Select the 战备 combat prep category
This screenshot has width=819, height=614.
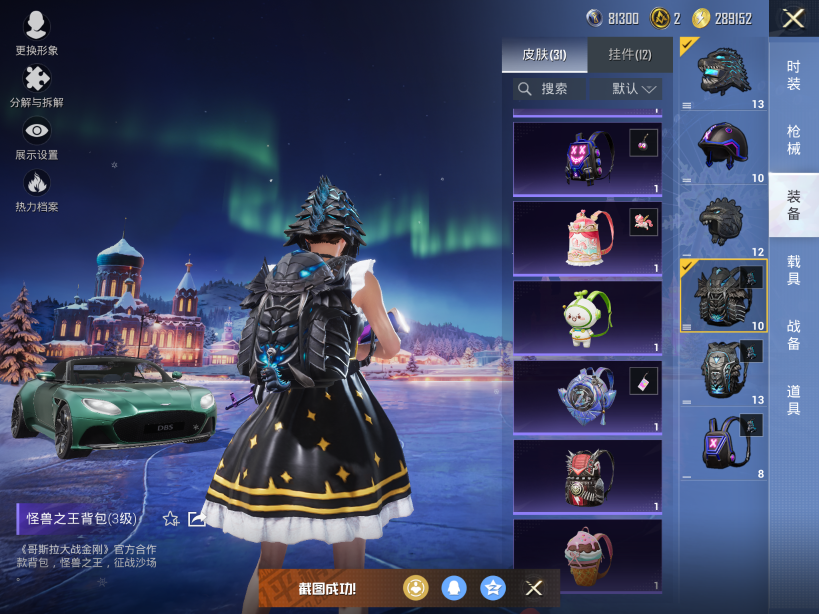(793, 335)
